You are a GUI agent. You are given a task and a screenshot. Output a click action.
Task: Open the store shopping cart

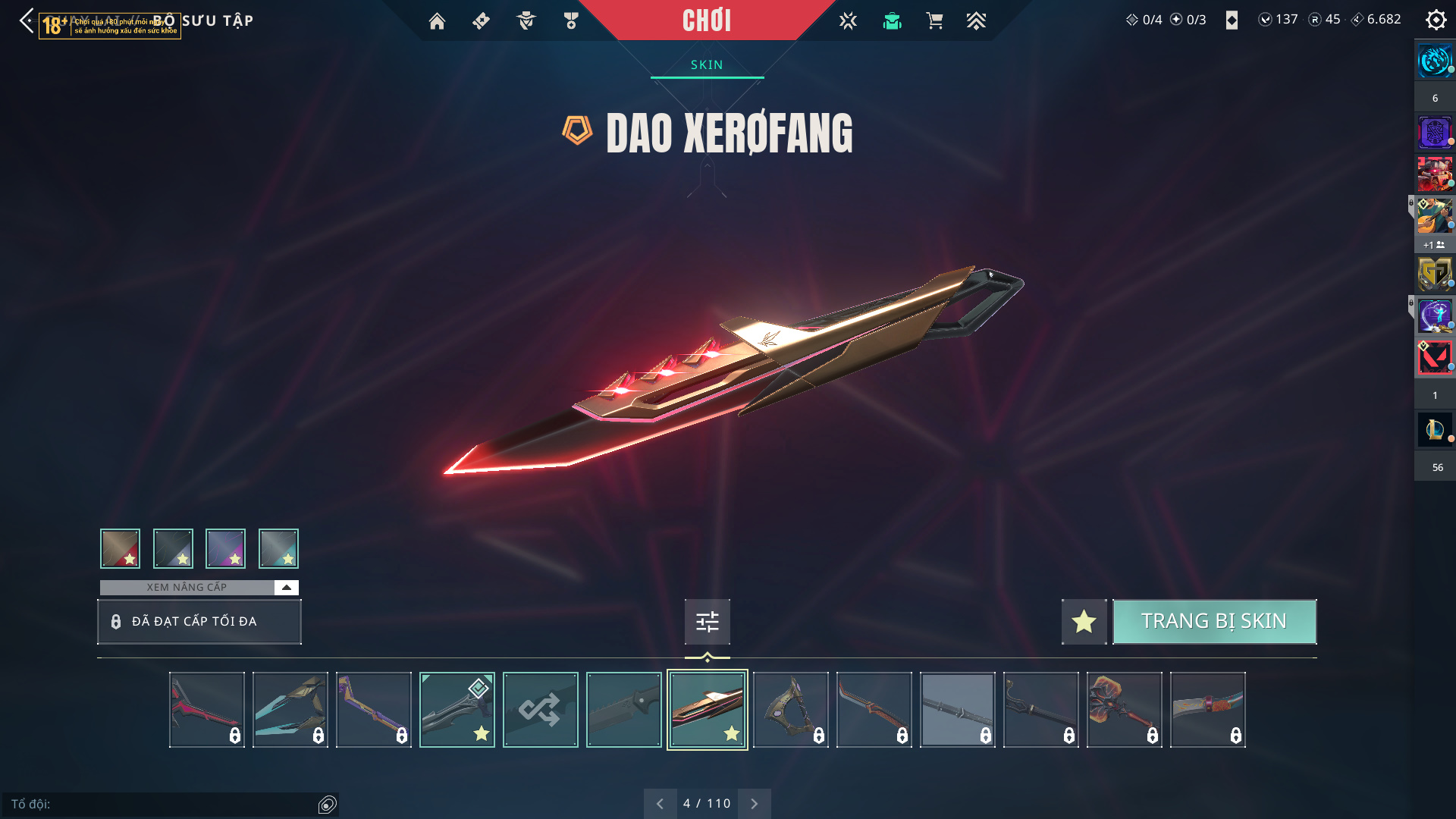click(x=934, y=21)
